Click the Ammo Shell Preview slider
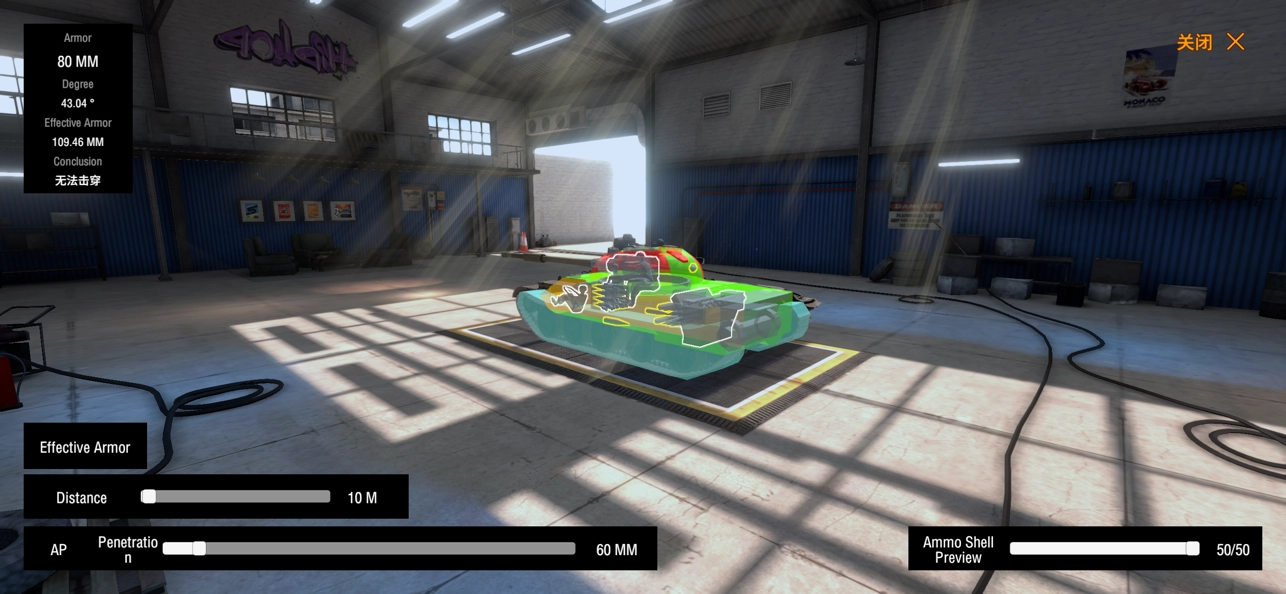The image size is (1286, 594). (1103, 549)
